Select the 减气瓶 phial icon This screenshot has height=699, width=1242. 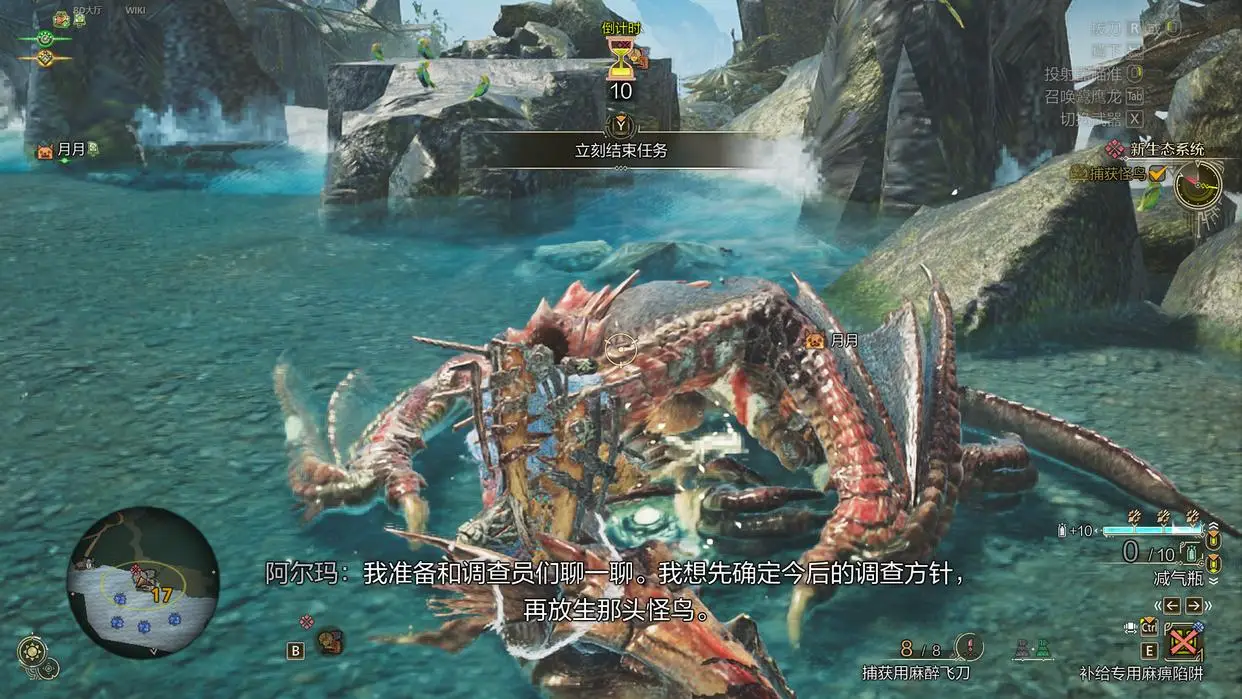(x=1189, y=553)
